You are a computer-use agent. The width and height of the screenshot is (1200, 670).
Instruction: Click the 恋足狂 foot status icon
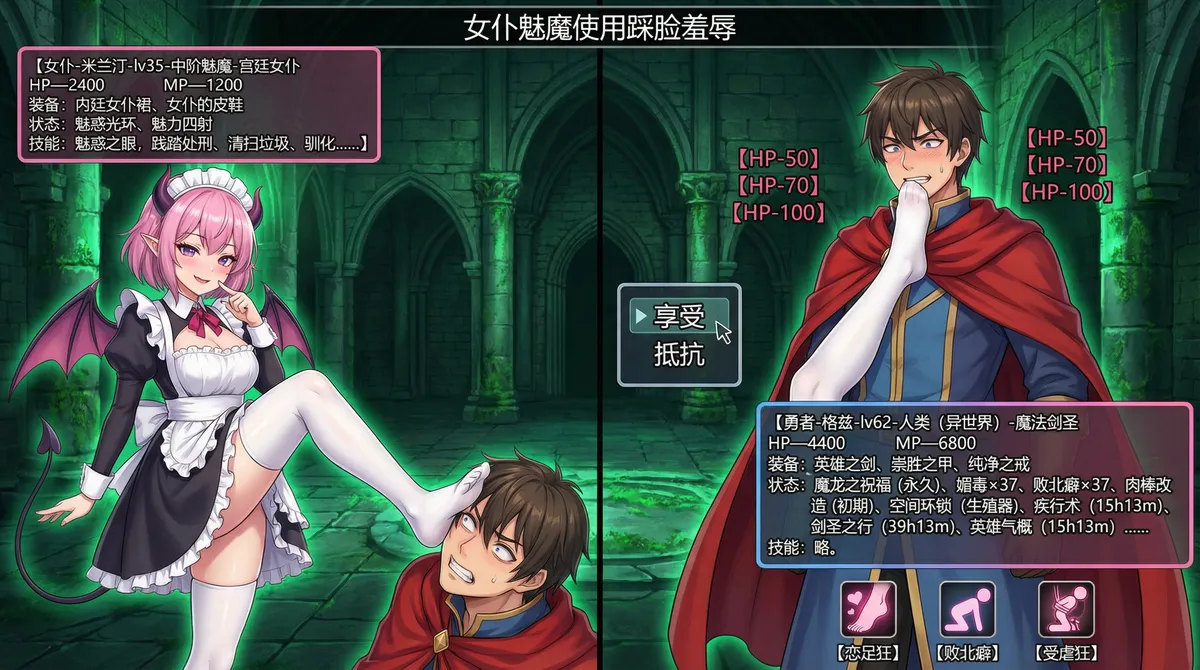click(x=868, y=609)
